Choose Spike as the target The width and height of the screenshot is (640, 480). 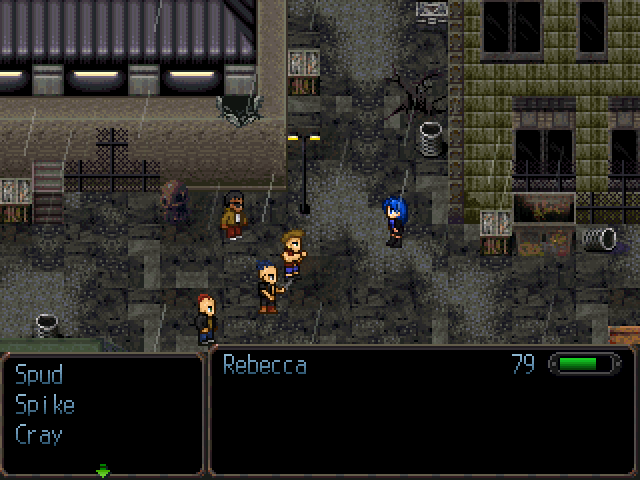pos(45,405)
